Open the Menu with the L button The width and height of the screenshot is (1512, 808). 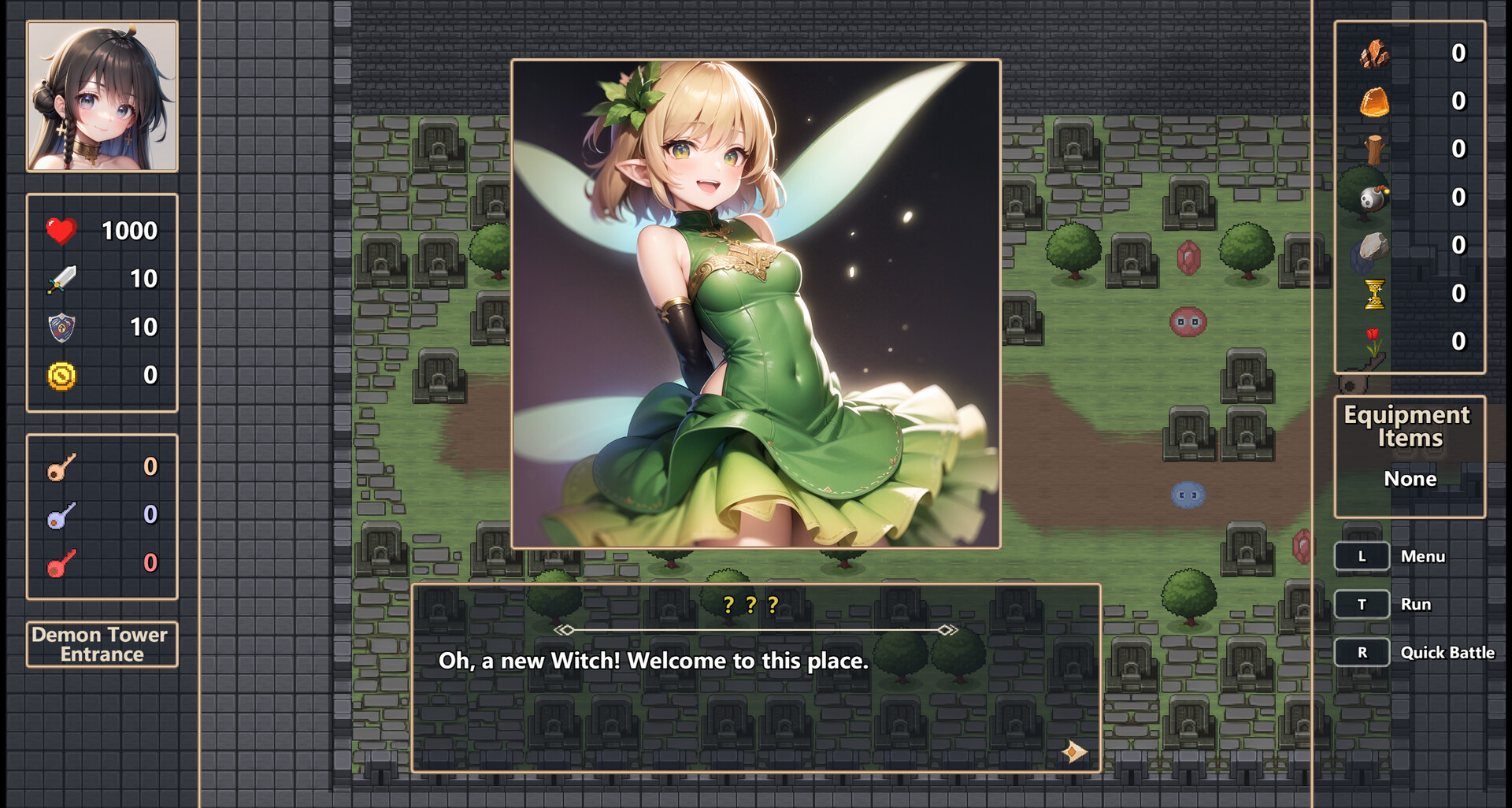[1362, 556]
